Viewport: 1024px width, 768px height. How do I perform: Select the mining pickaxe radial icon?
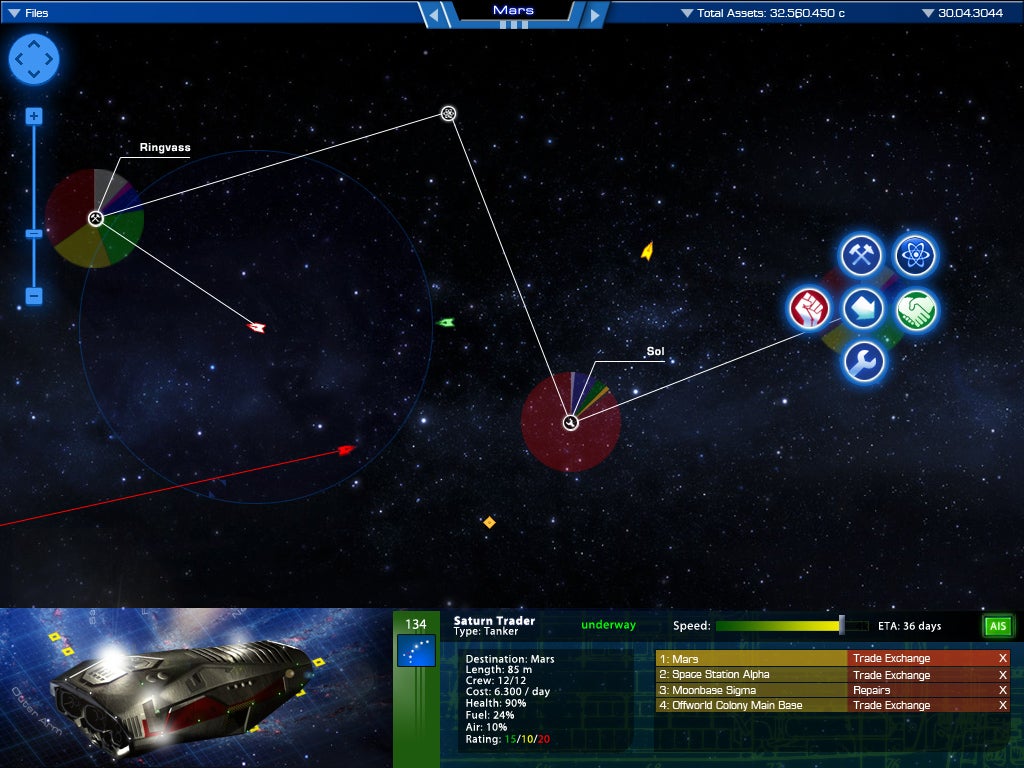(860, 256)
